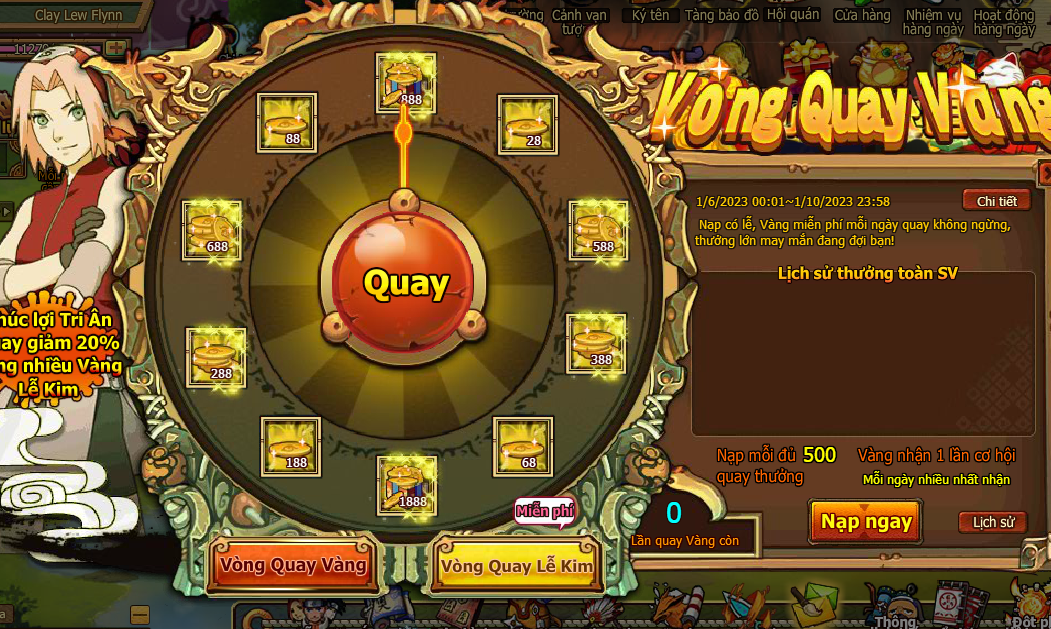
Task: Select the 888 gold prize slot
Action: [406, 82]
